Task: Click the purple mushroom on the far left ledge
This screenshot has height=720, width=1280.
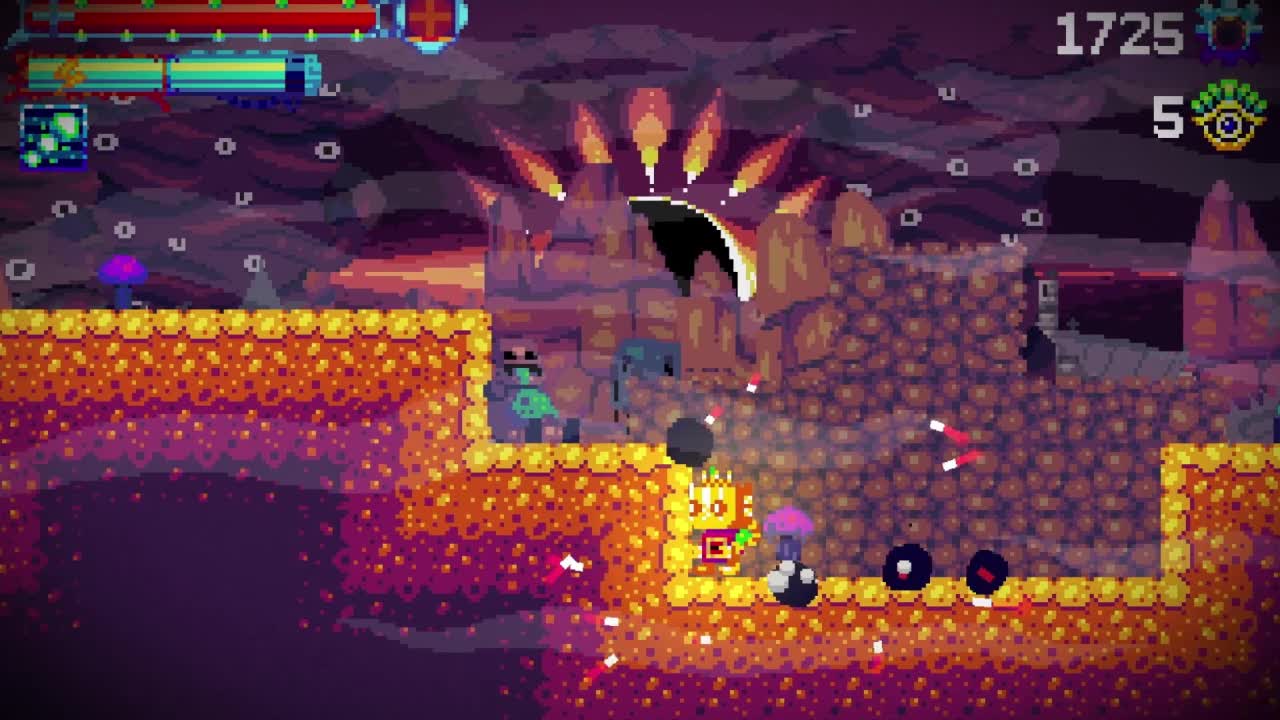Action: tap(120, 275)
